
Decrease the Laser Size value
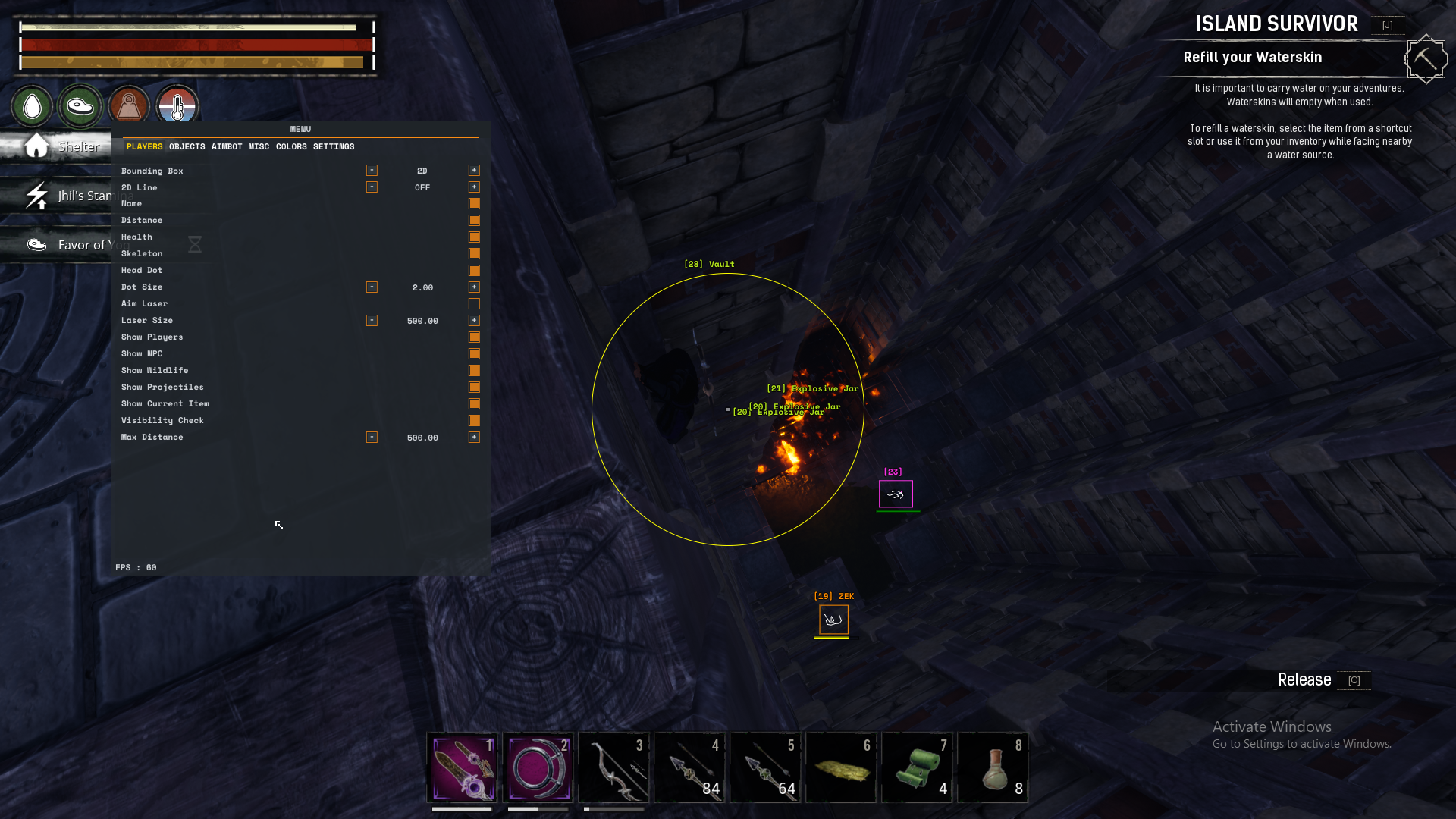(372, 321)
